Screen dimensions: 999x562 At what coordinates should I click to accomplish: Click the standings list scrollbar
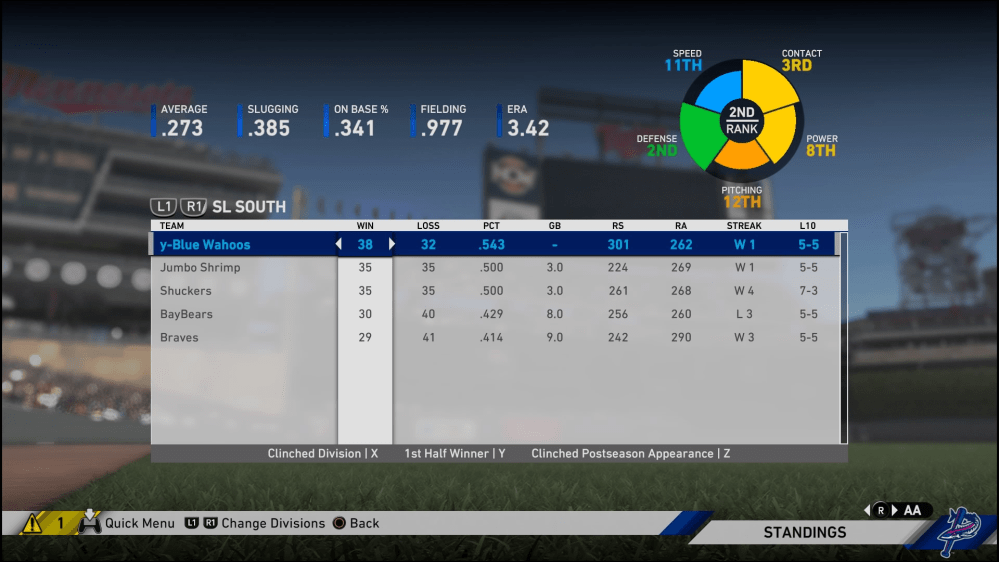(843, 340)
